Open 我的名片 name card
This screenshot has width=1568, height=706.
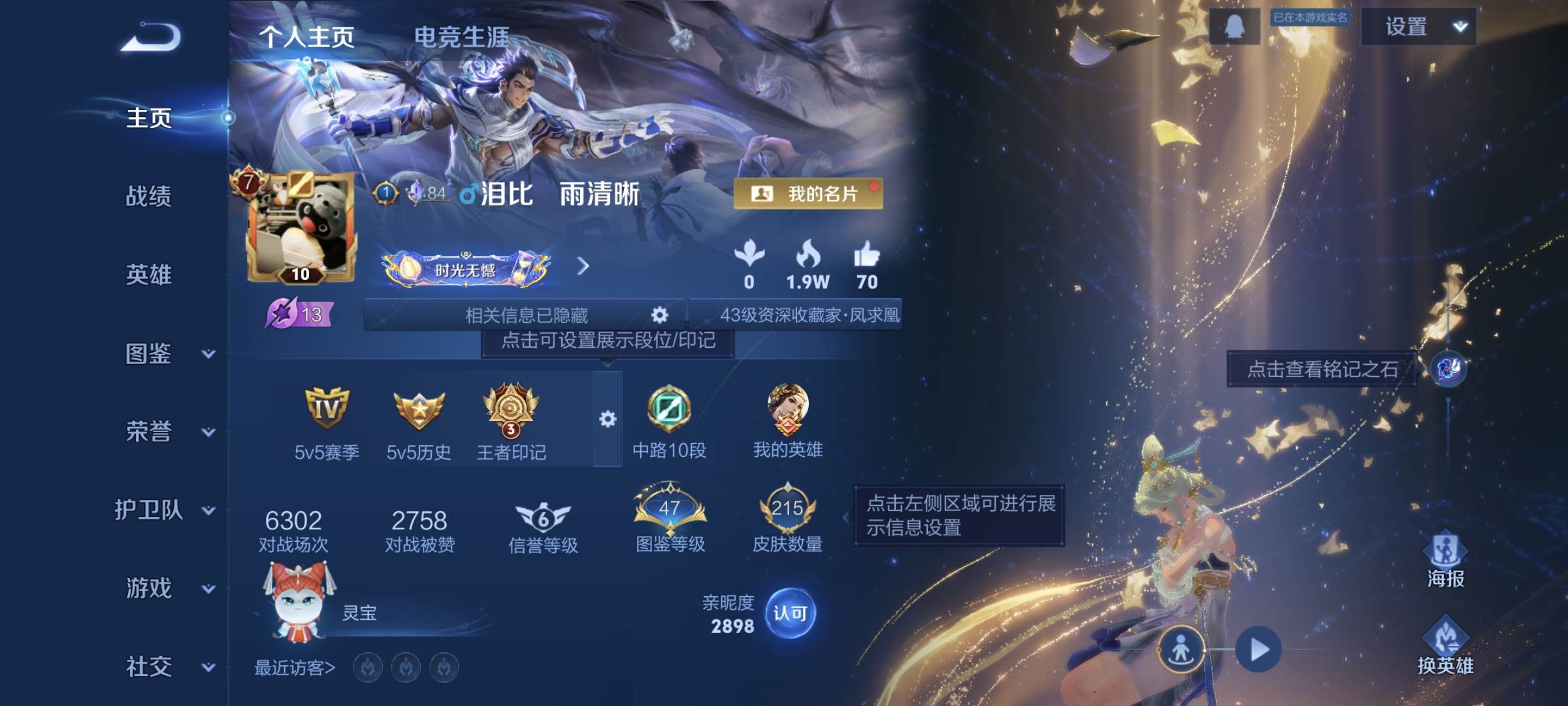tap(808, 193)
